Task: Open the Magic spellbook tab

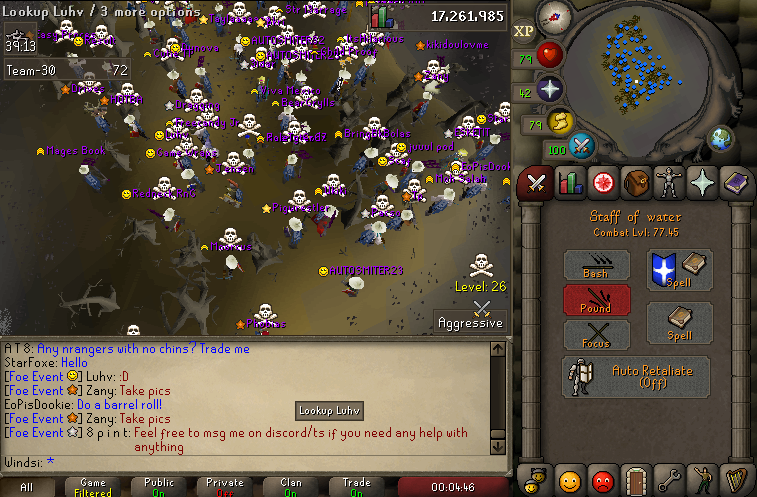Action: (735, 183)
